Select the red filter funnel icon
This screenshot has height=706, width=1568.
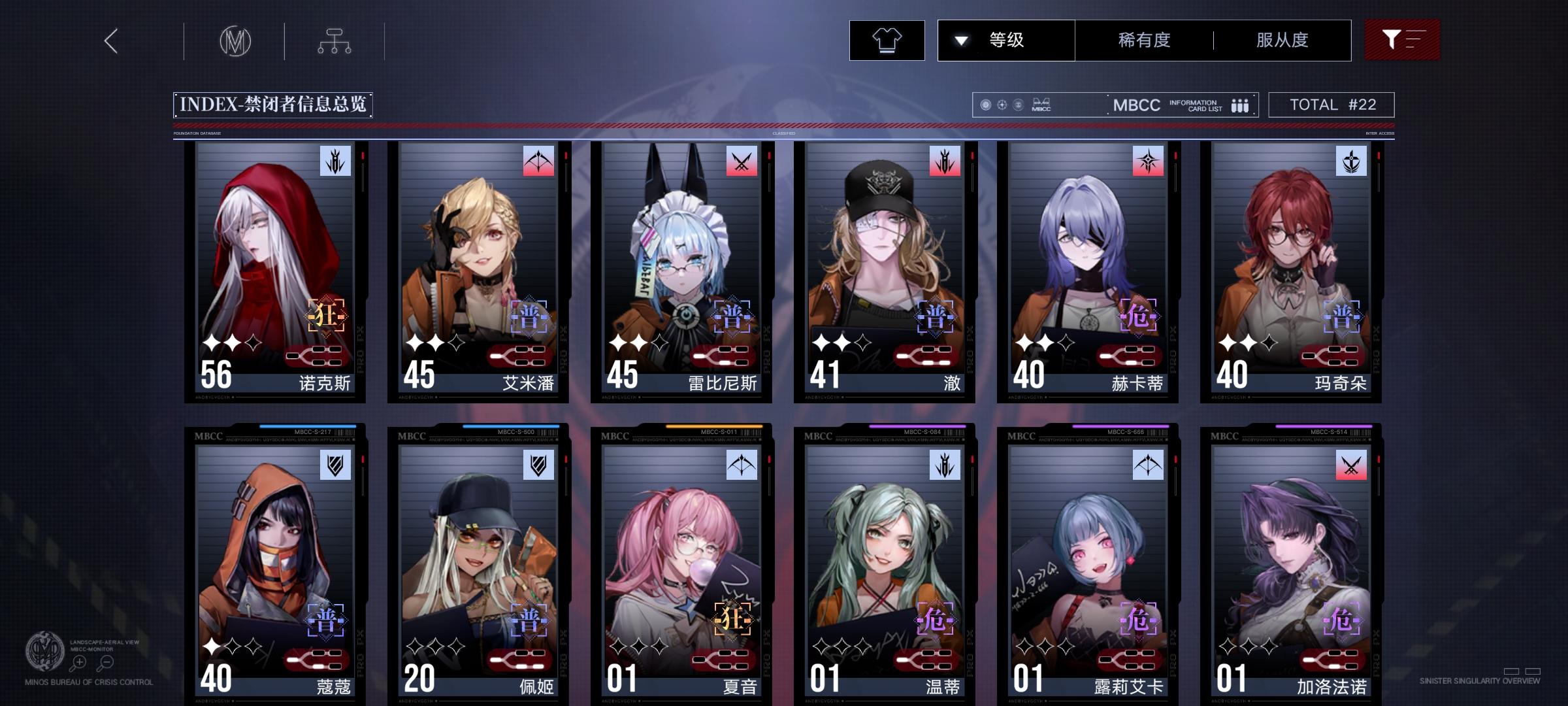[x=1402, y=40]
